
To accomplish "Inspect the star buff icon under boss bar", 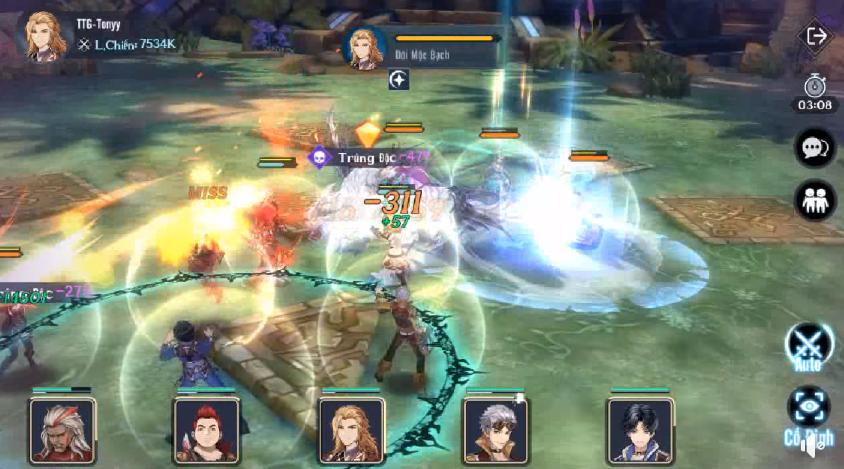I will [399, 80].
